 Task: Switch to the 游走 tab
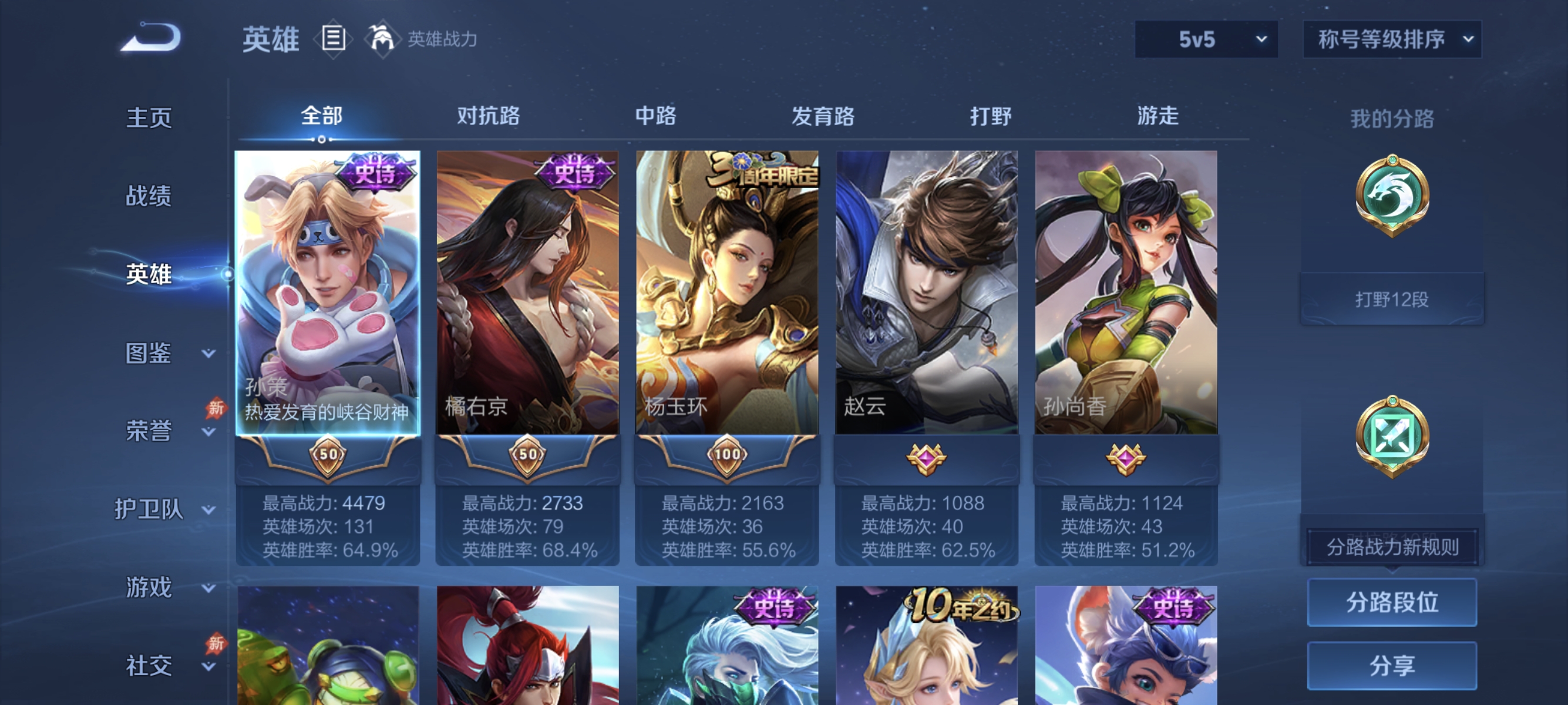click(1159, 117)
